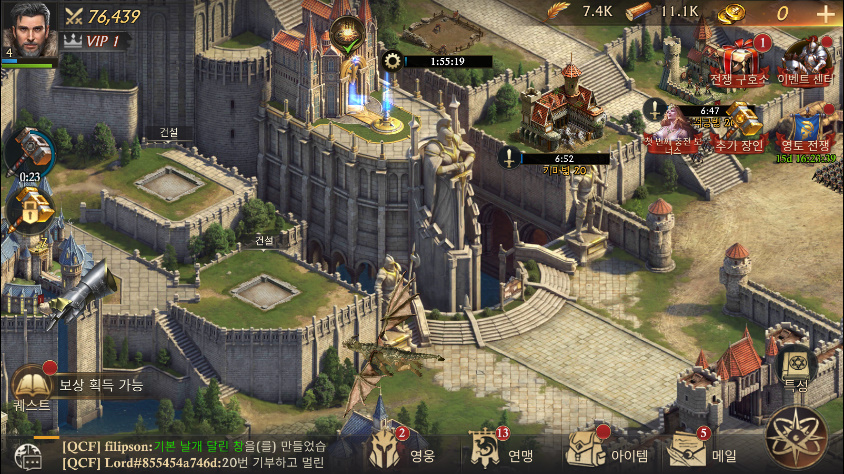Tap the plus button to buy gold
Screen dimensions: 844x474
coord(825,14)
